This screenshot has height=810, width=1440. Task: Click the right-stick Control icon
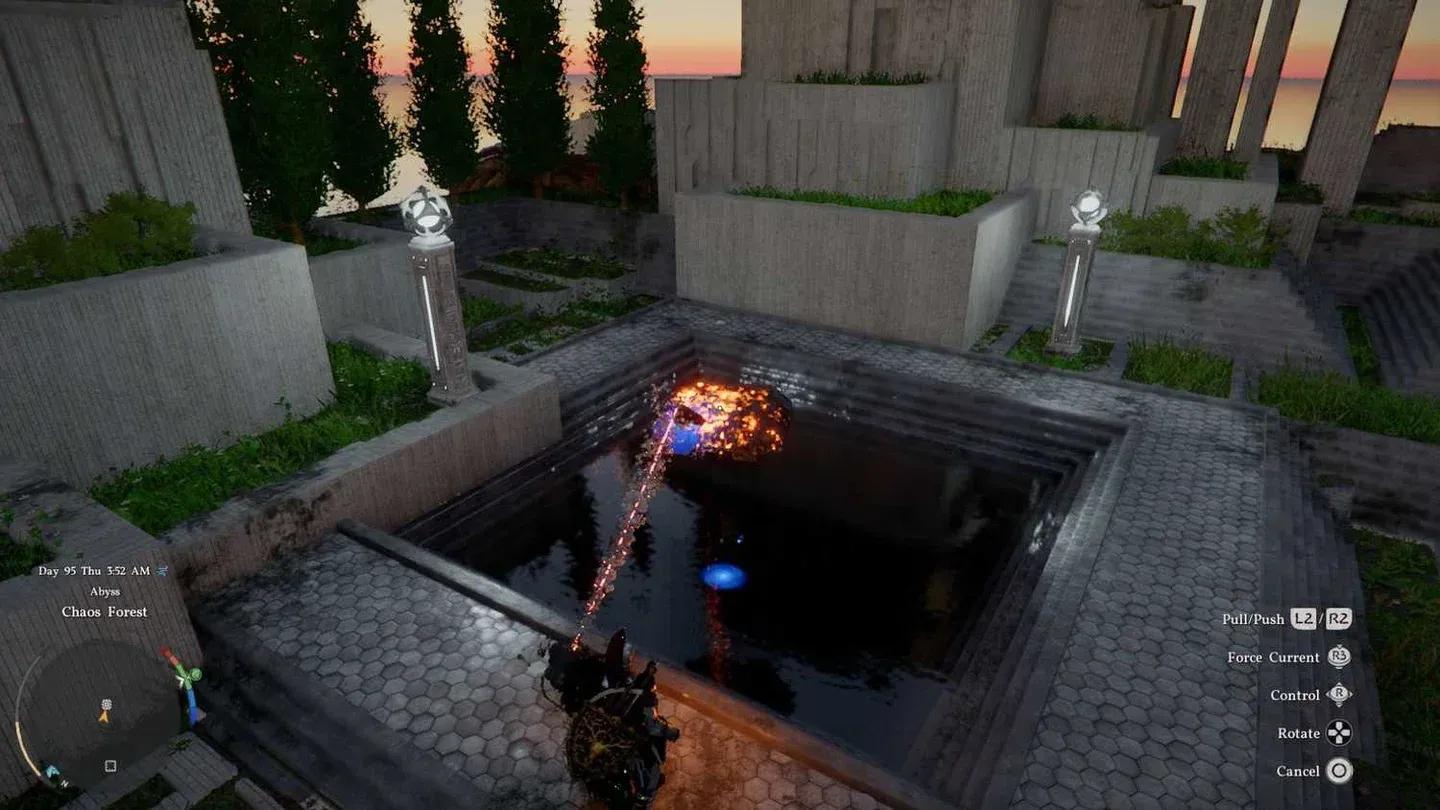(x=1338, y=695)
